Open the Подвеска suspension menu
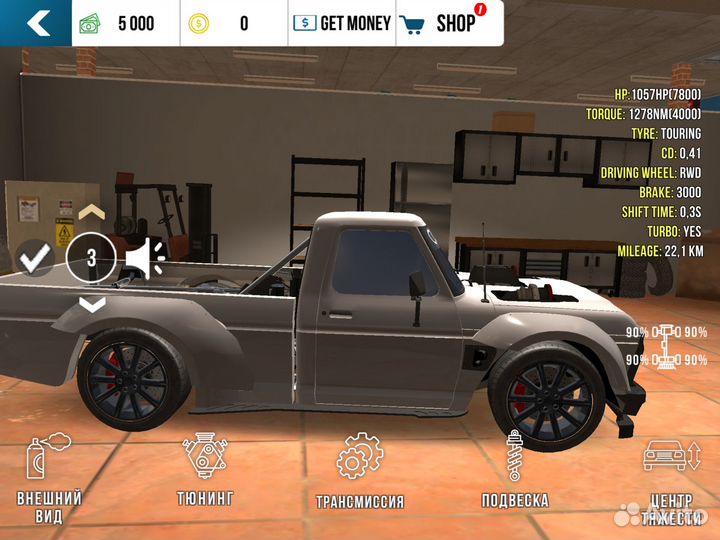720x540 pixels. tap(514, 470)
